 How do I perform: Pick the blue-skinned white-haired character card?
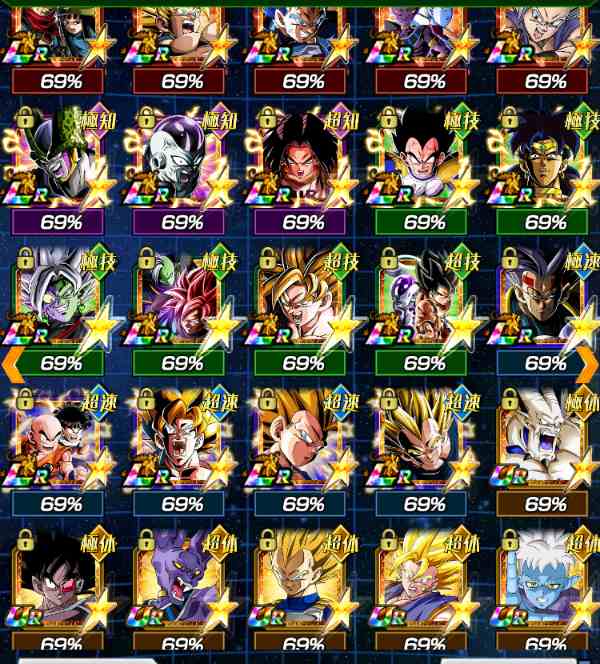pyautogui.click(x=545, y=580)
